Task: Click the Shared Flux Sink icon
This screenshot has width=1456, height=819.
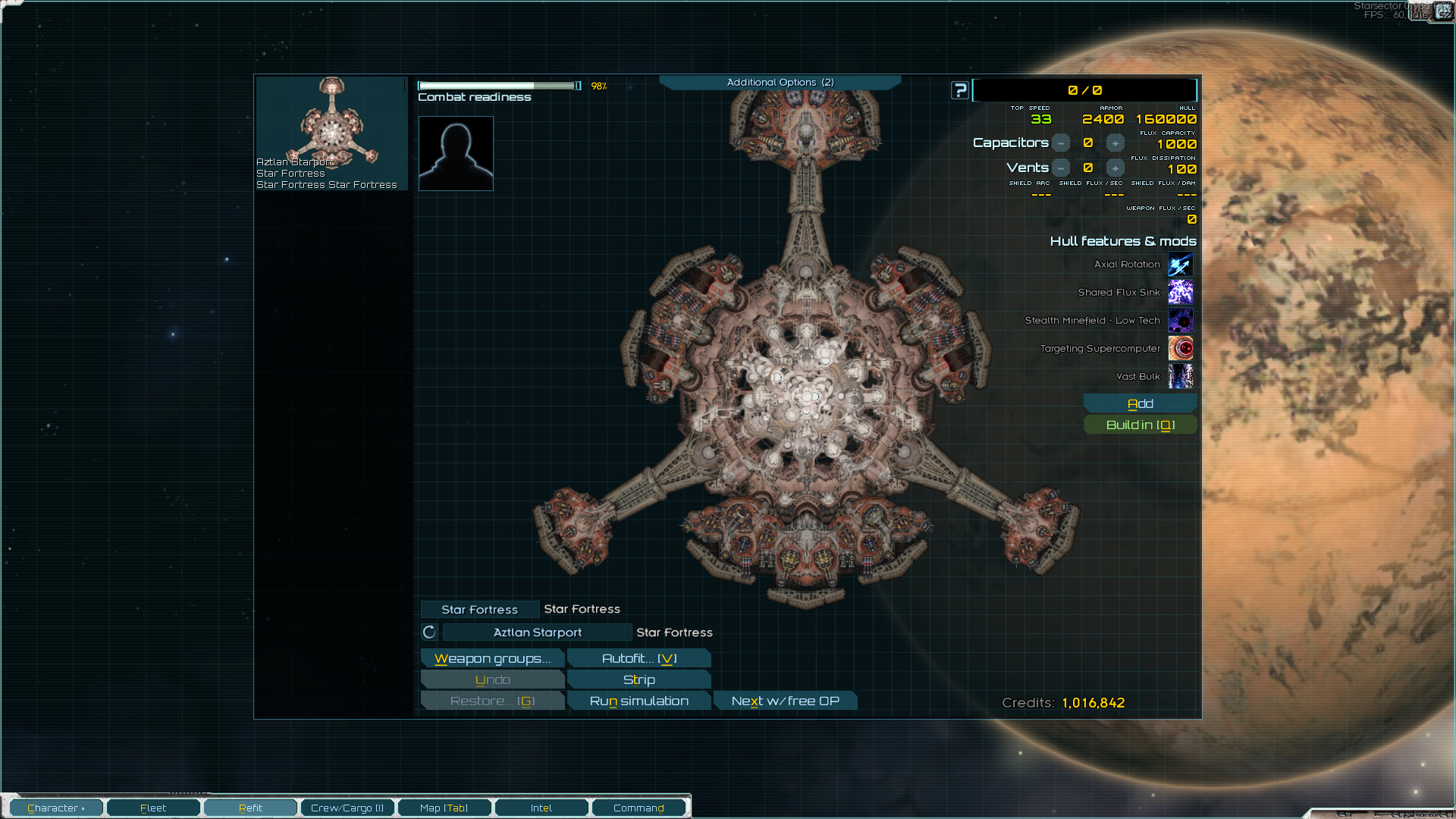Action: pyautogui.click(x=1180, y=293)
